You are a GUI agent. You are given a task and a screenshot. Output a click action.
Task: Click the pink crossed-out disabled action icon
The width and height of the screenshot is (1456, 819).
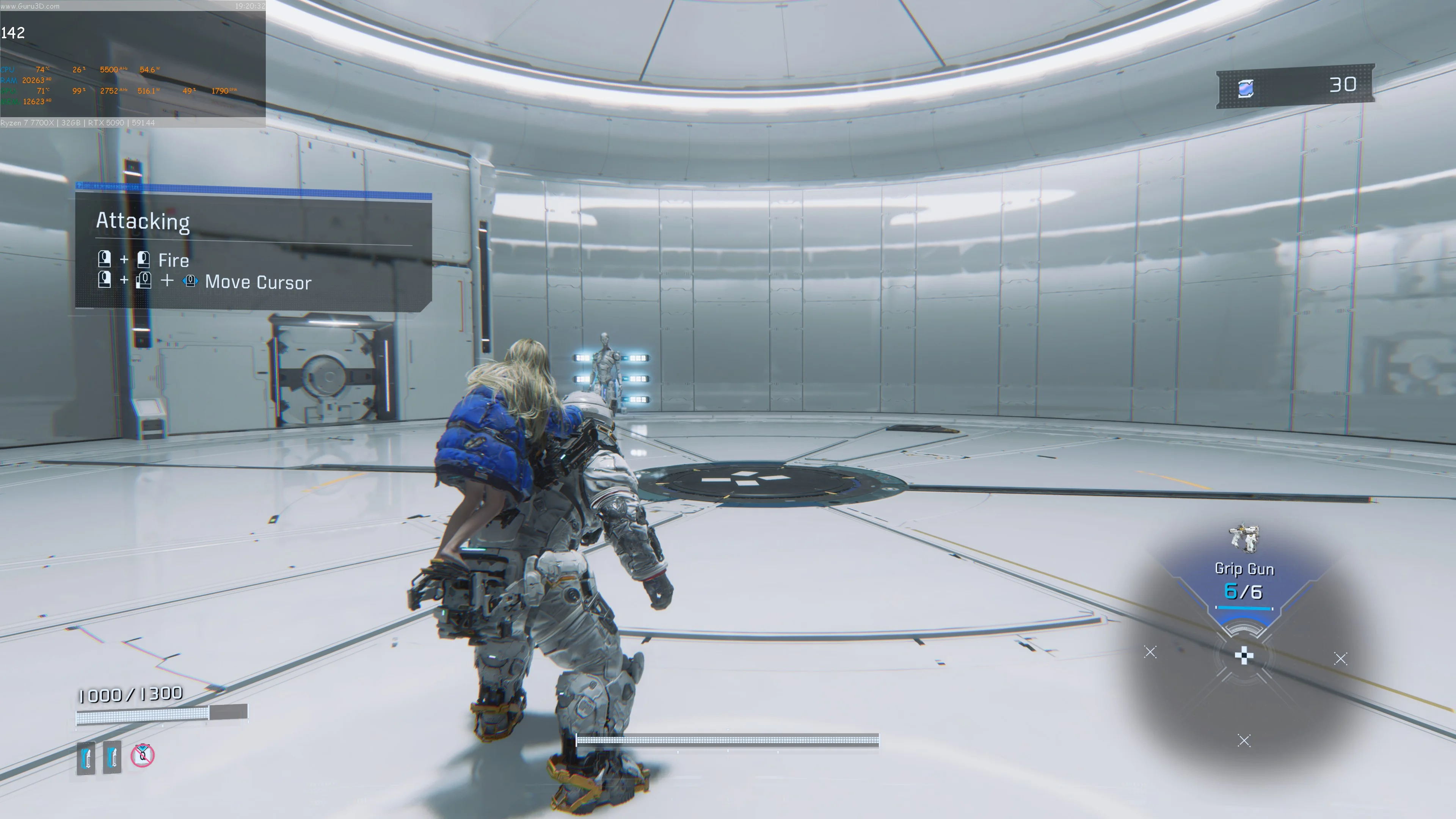point(143,755)
